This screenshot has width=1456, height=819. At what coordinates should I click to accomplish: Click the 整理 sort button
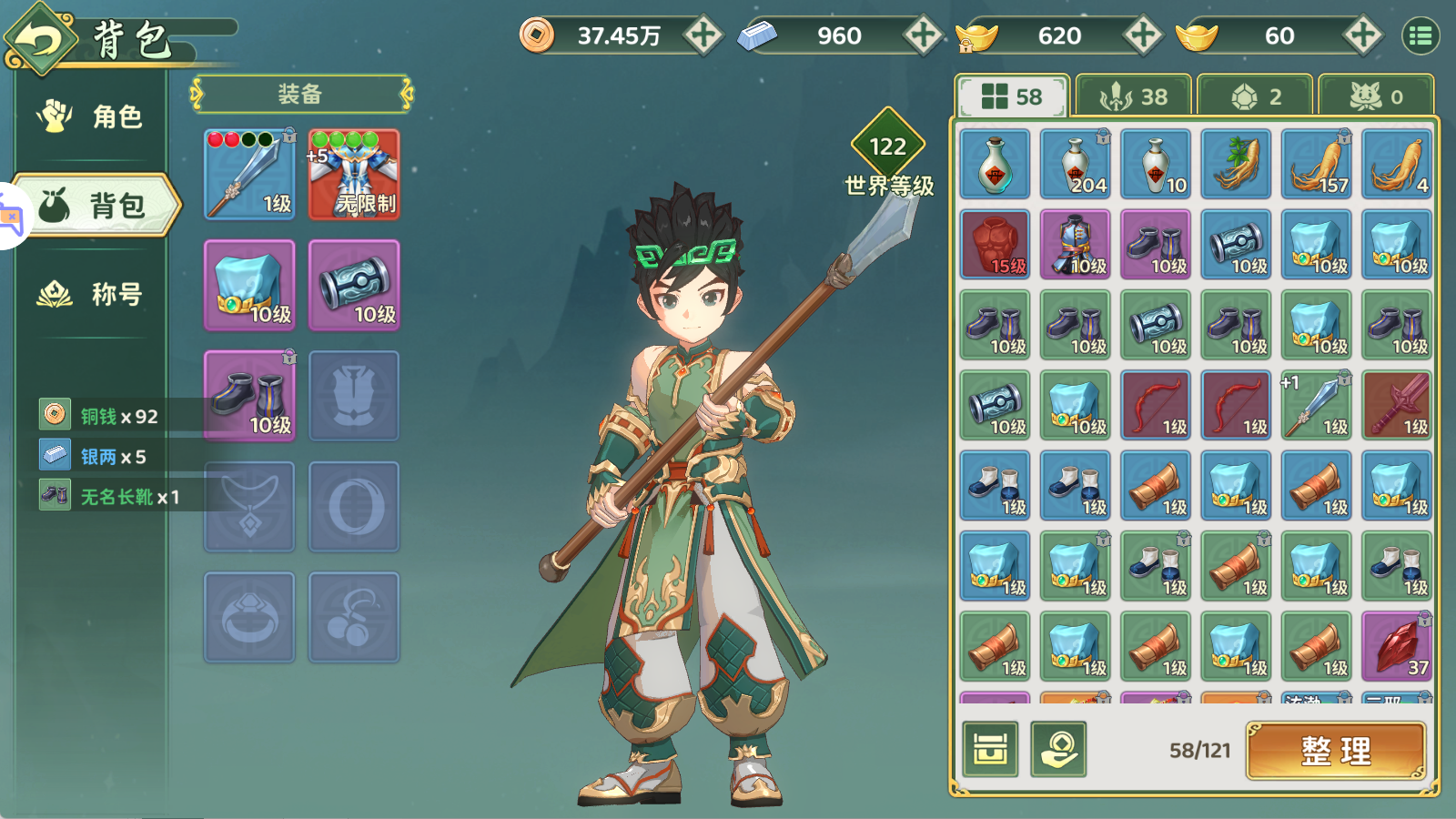(1336, 751)
